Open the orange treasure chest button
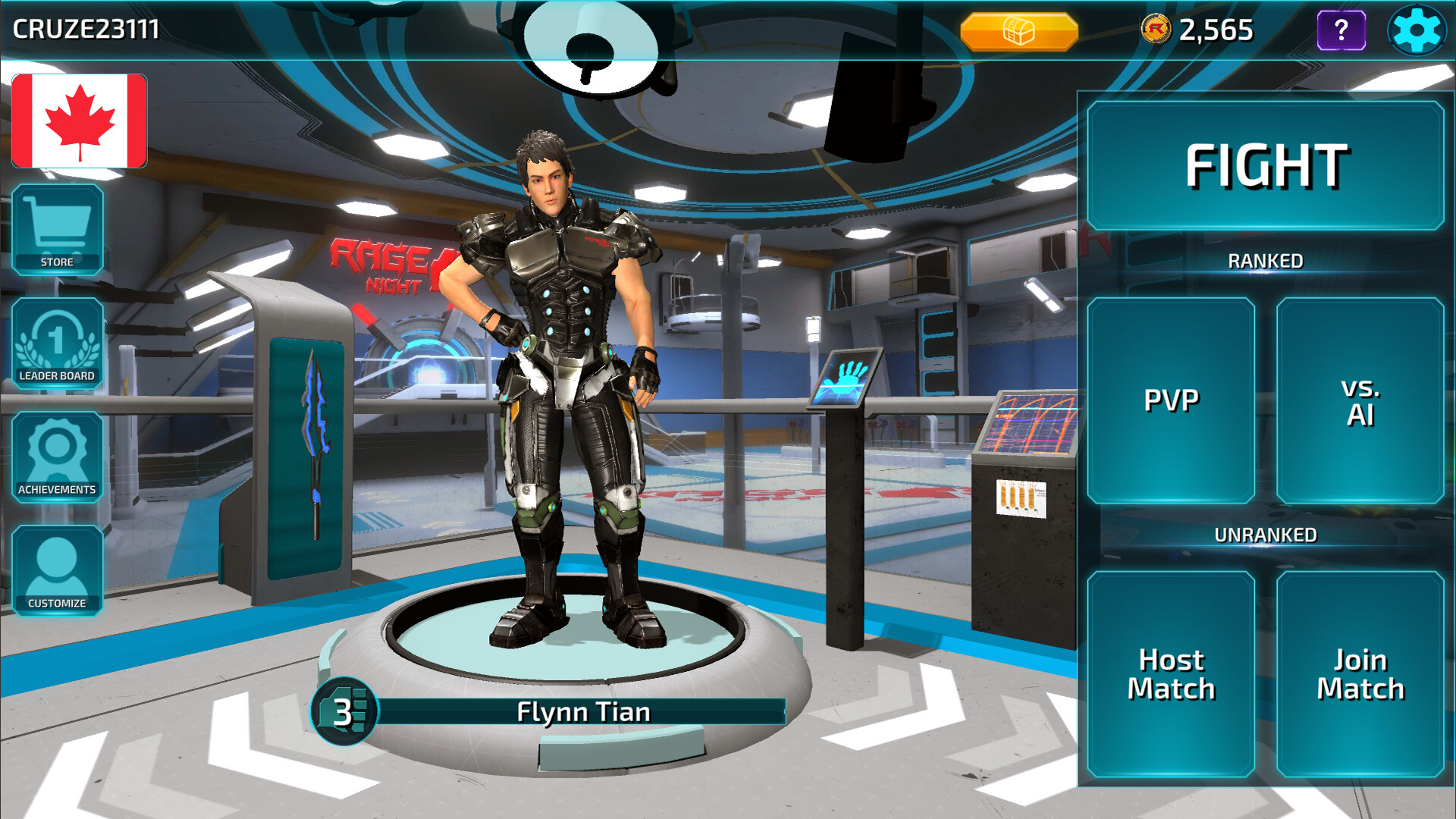This screenshot has width=1456, height=819. [1018, 31]
